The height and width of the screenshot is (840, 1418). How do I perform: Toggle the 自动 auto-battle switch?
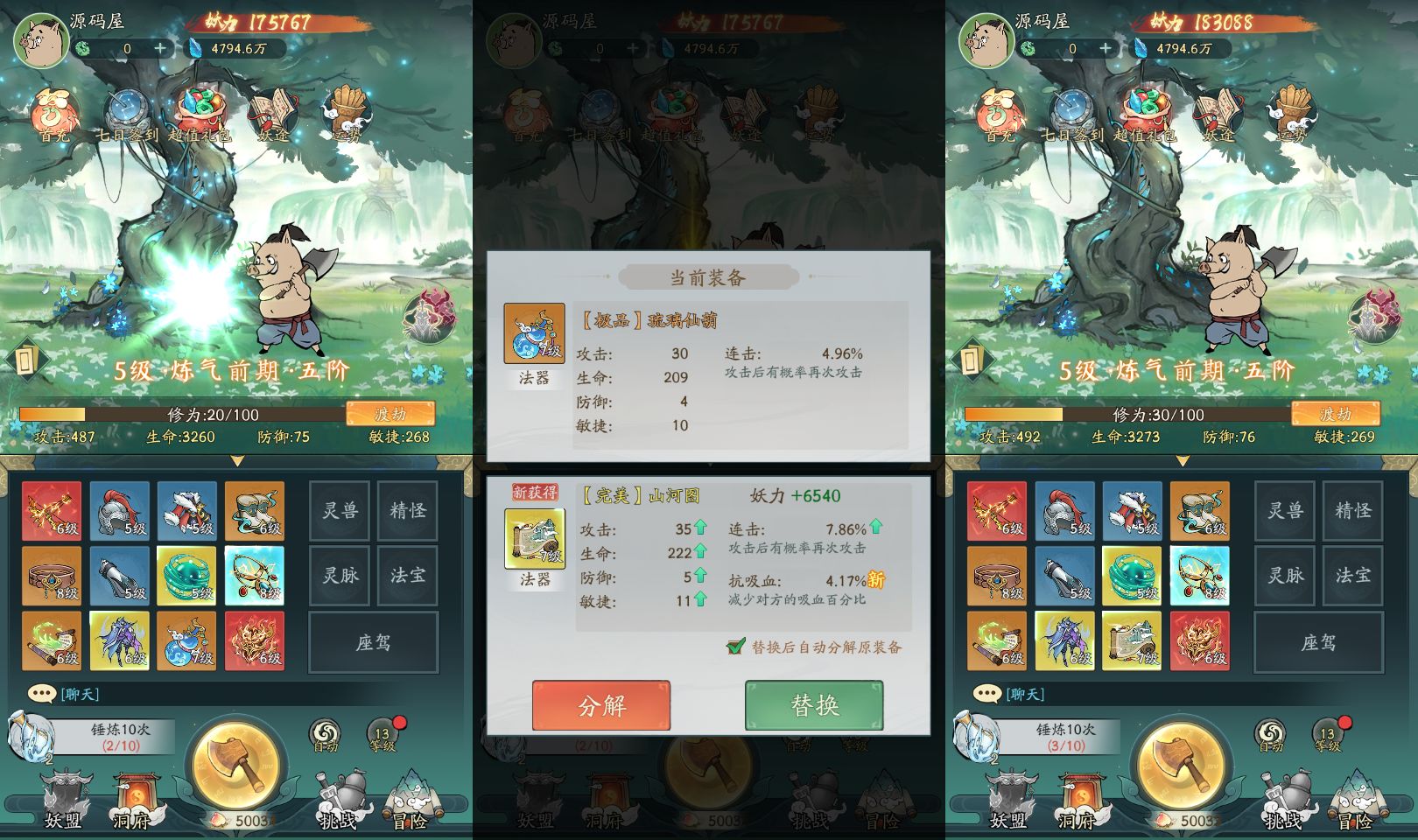325,733
